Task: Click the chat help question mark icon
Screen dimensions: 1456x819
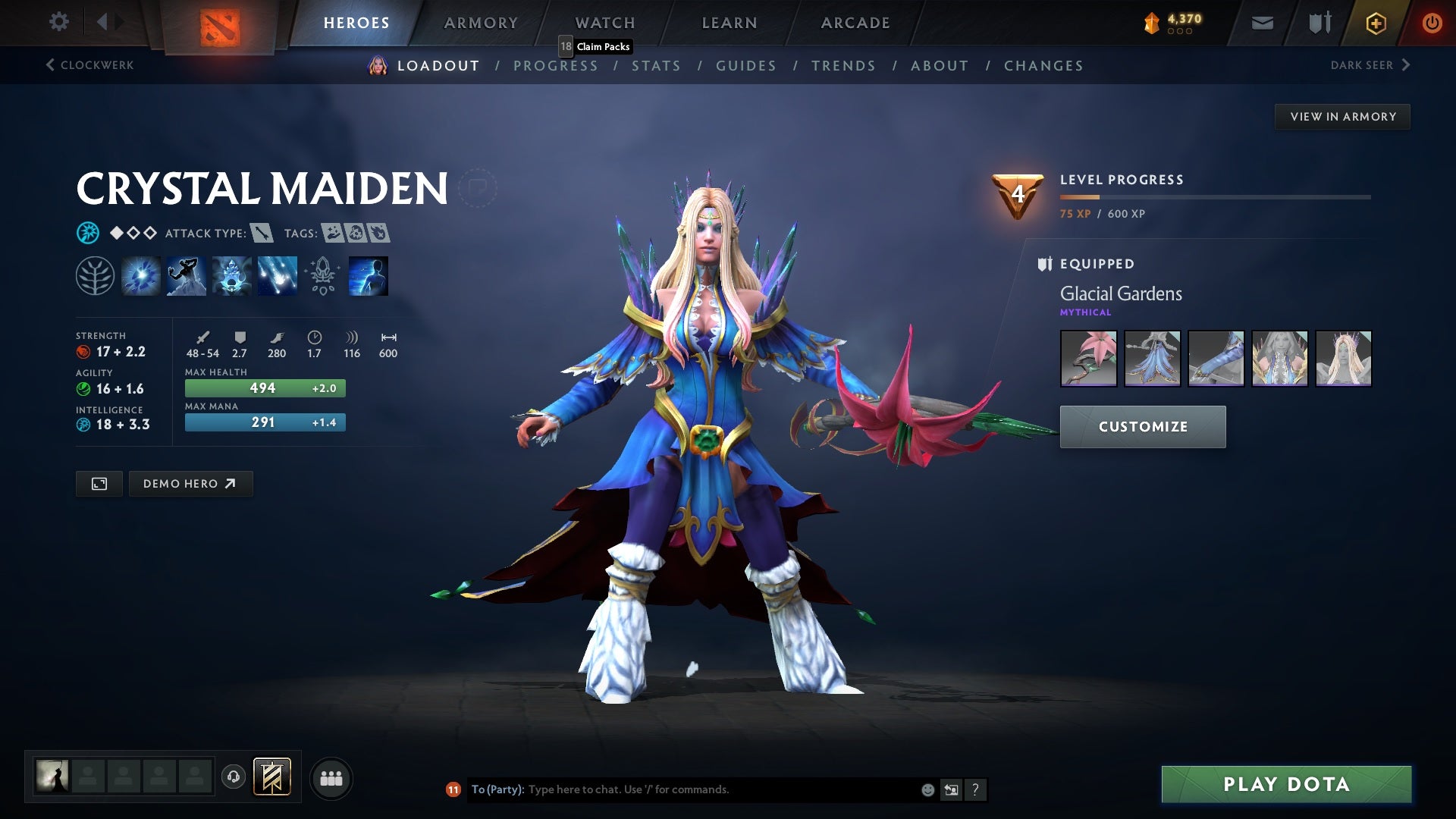Action: (976, 789)
